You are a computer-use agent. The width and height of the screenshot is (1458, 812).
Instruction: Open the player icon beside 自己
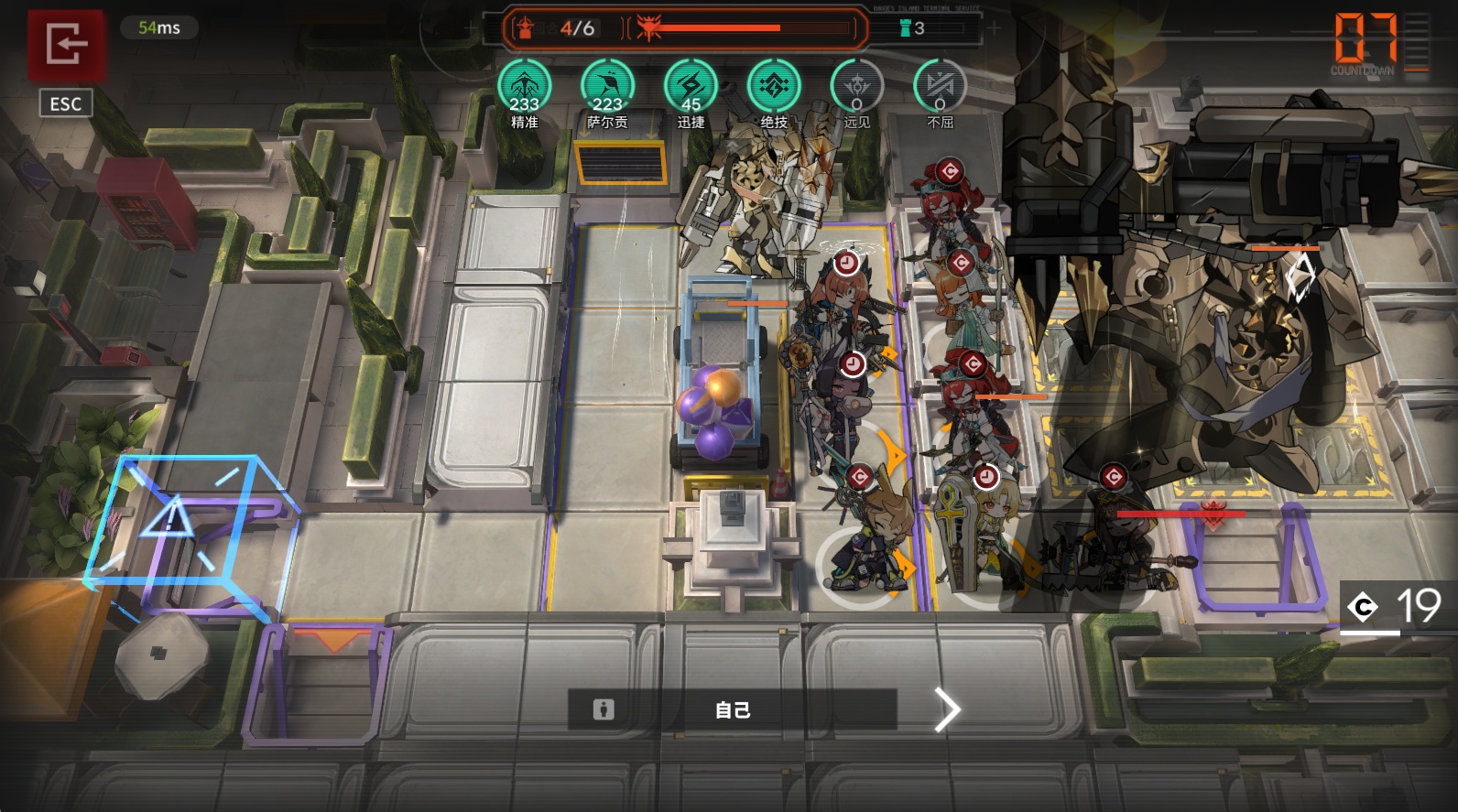pyautogui.click(x=604, y=709)
